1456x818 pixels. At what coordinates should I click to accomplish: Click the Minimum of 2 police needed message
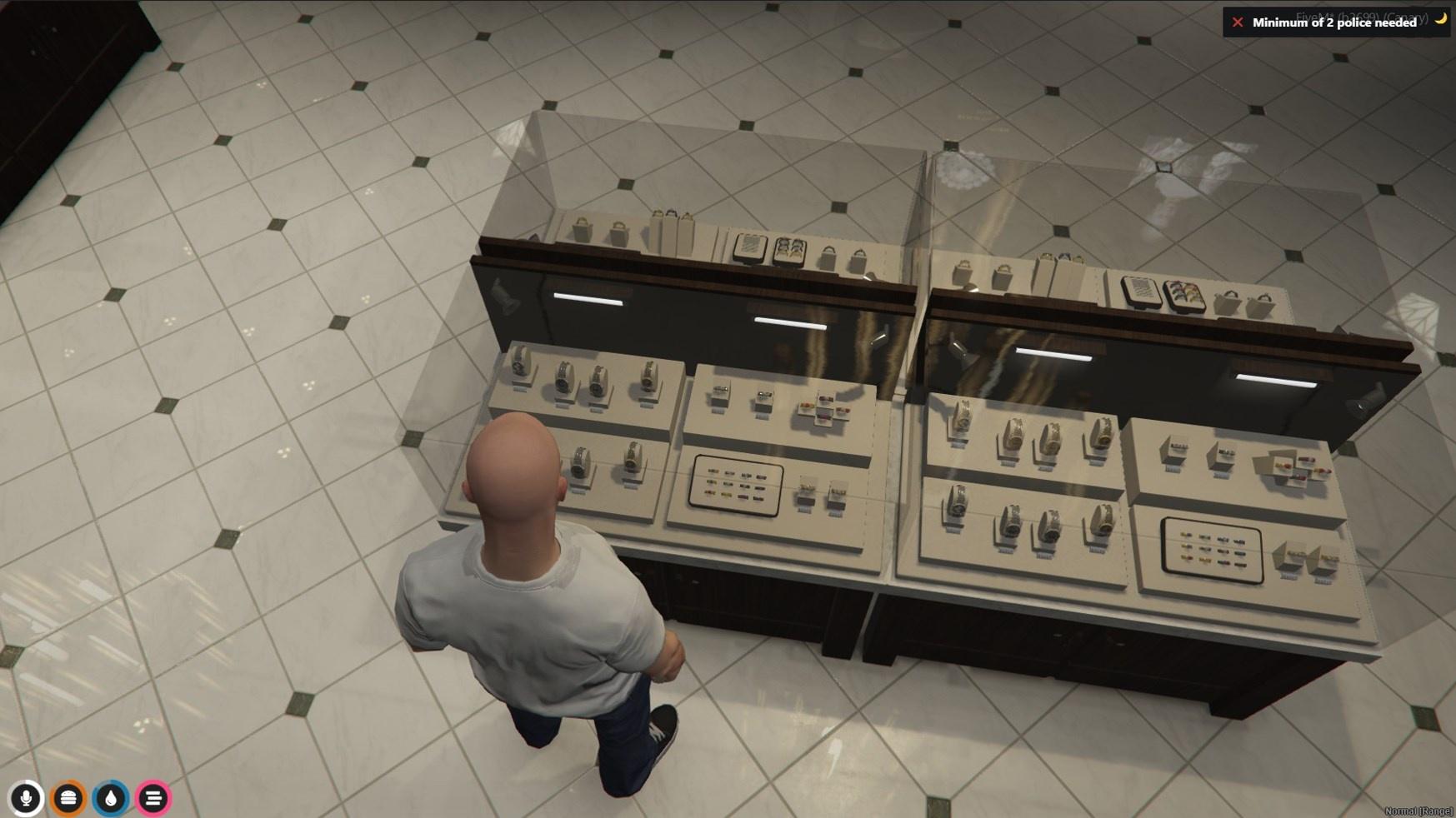(1333, 24)
